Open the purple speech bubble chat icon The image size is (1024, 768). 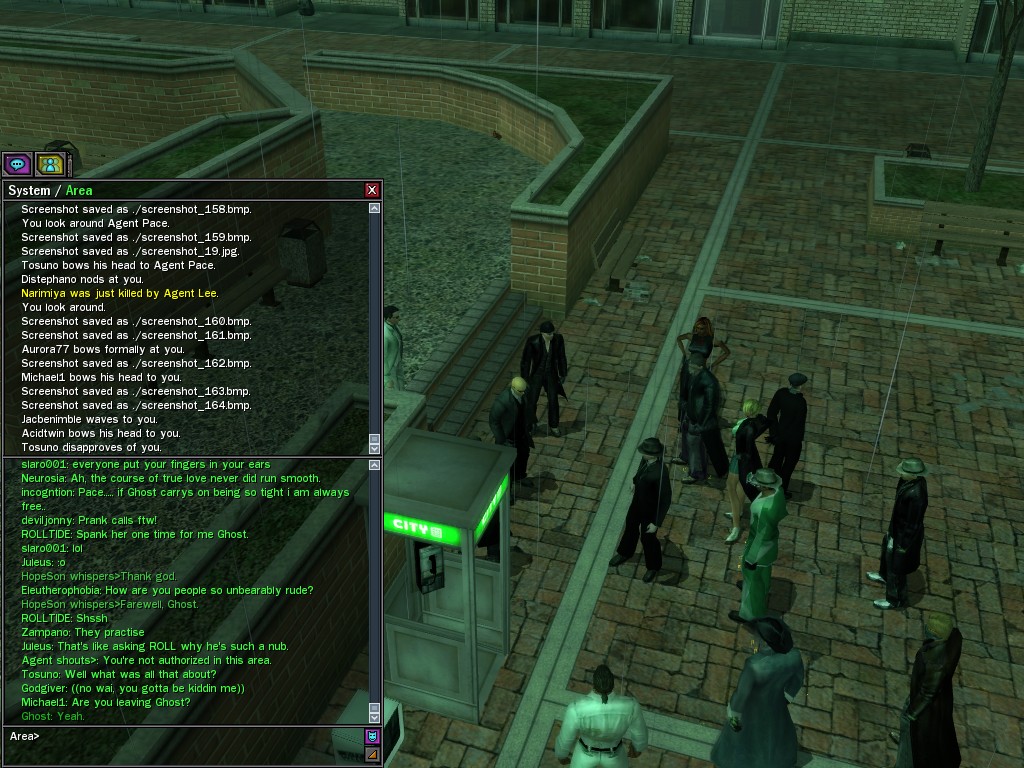[17, 164]
